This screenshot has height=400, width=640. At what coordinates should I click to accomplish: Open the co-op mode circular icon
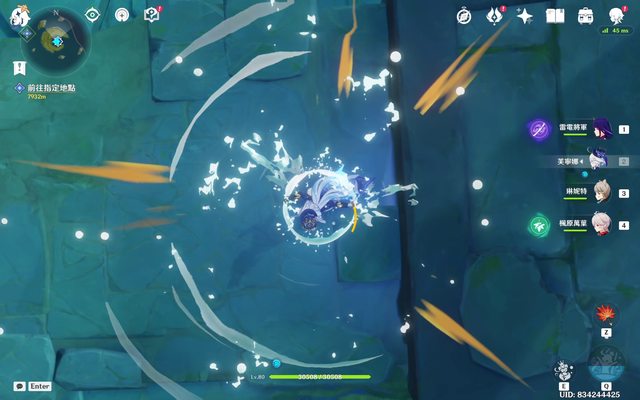(122, 15)
